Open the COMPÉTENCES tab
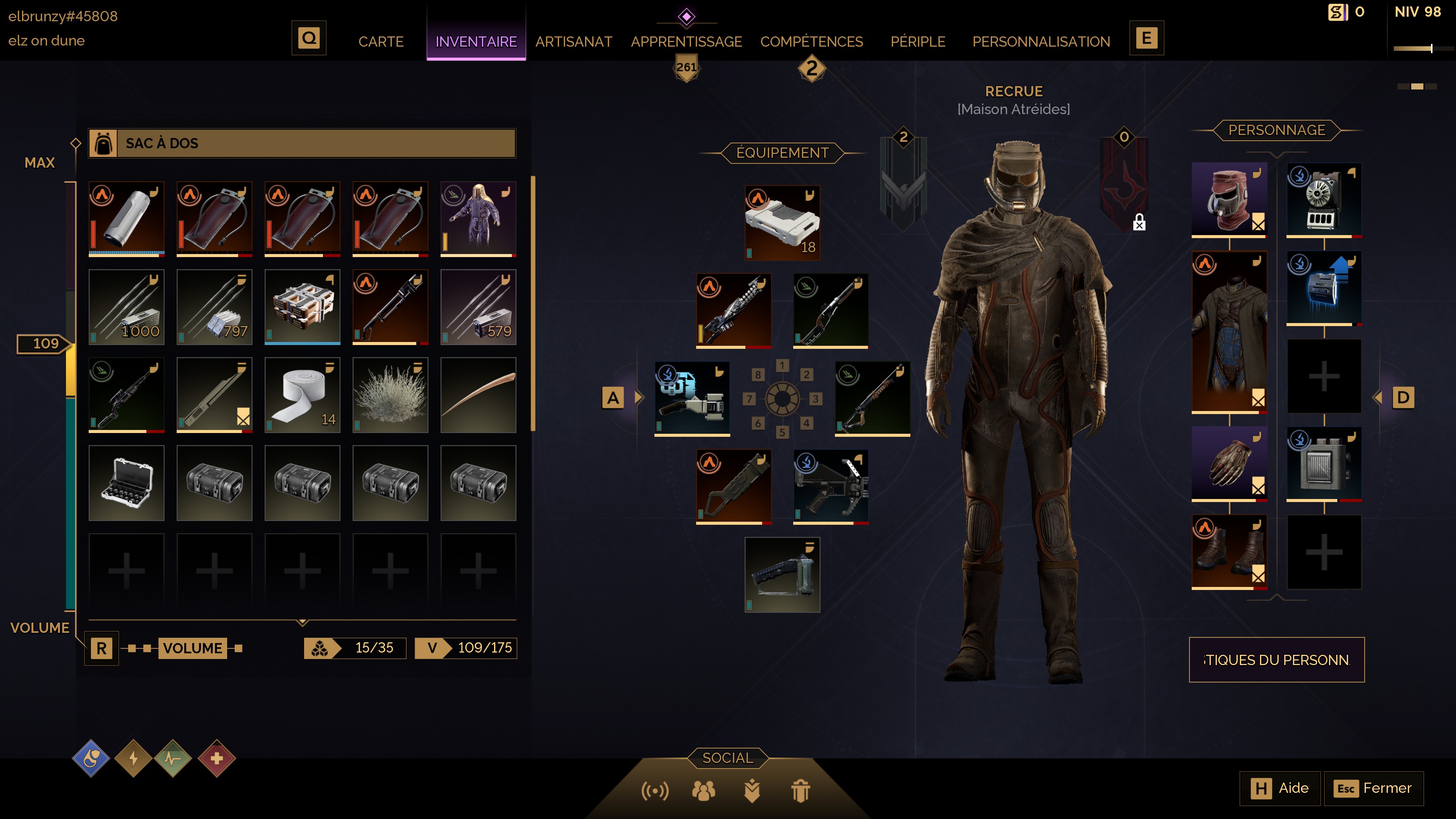Screen dimensions: 1456x819 [811, 41]
